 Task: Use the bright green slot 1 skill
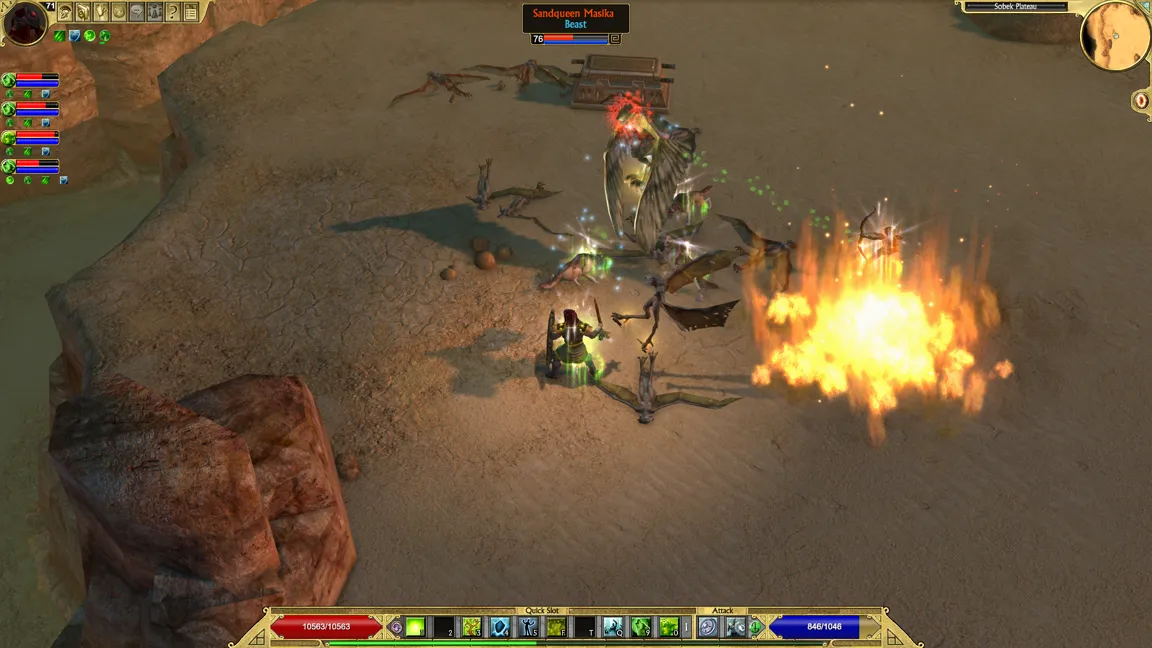[415, 627]
